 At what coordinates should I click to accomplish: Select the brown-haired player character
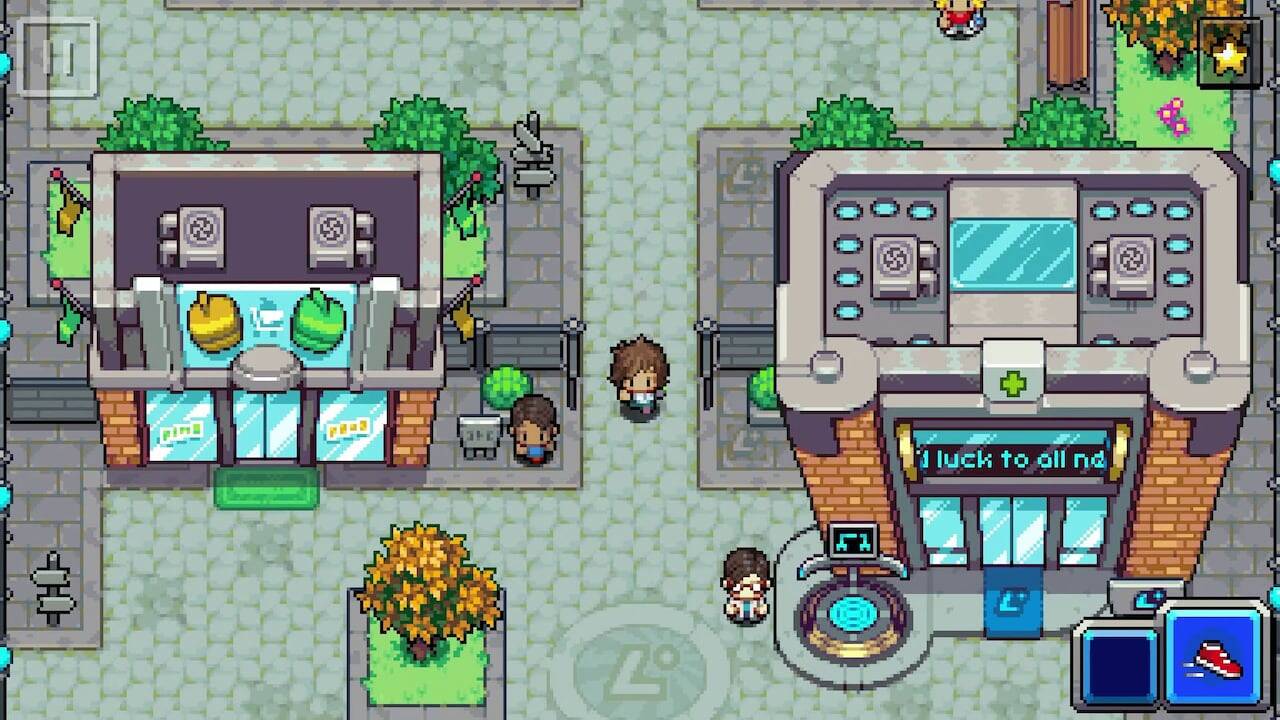(637, 375)
